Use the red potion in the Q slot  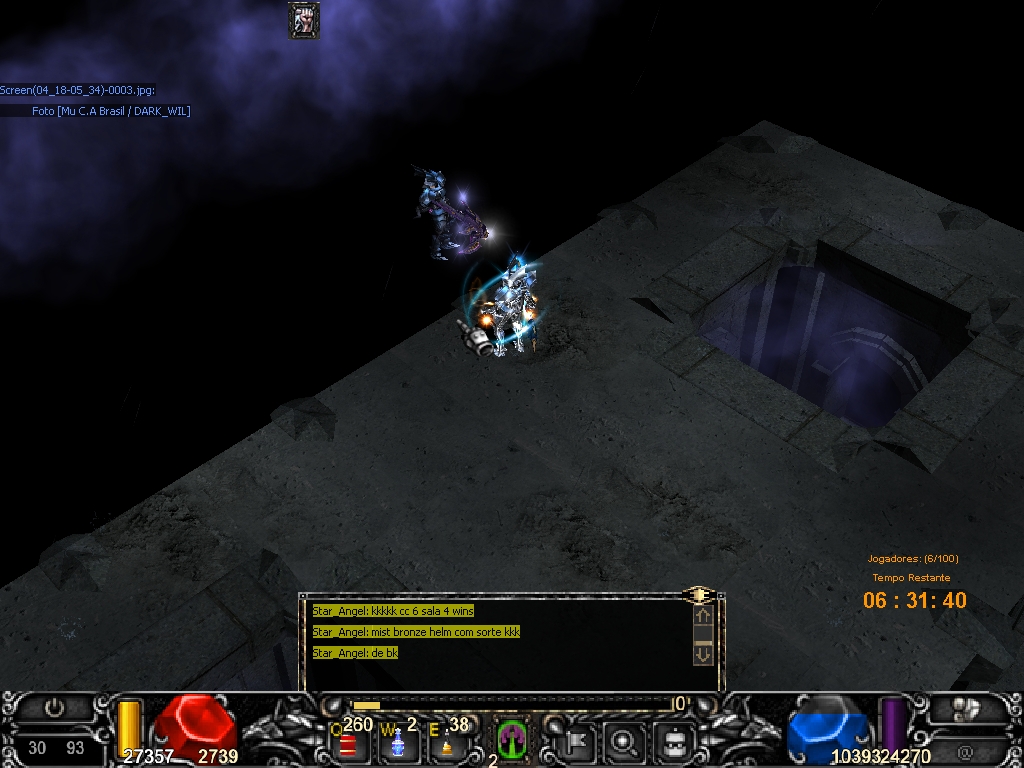[349, 744]
